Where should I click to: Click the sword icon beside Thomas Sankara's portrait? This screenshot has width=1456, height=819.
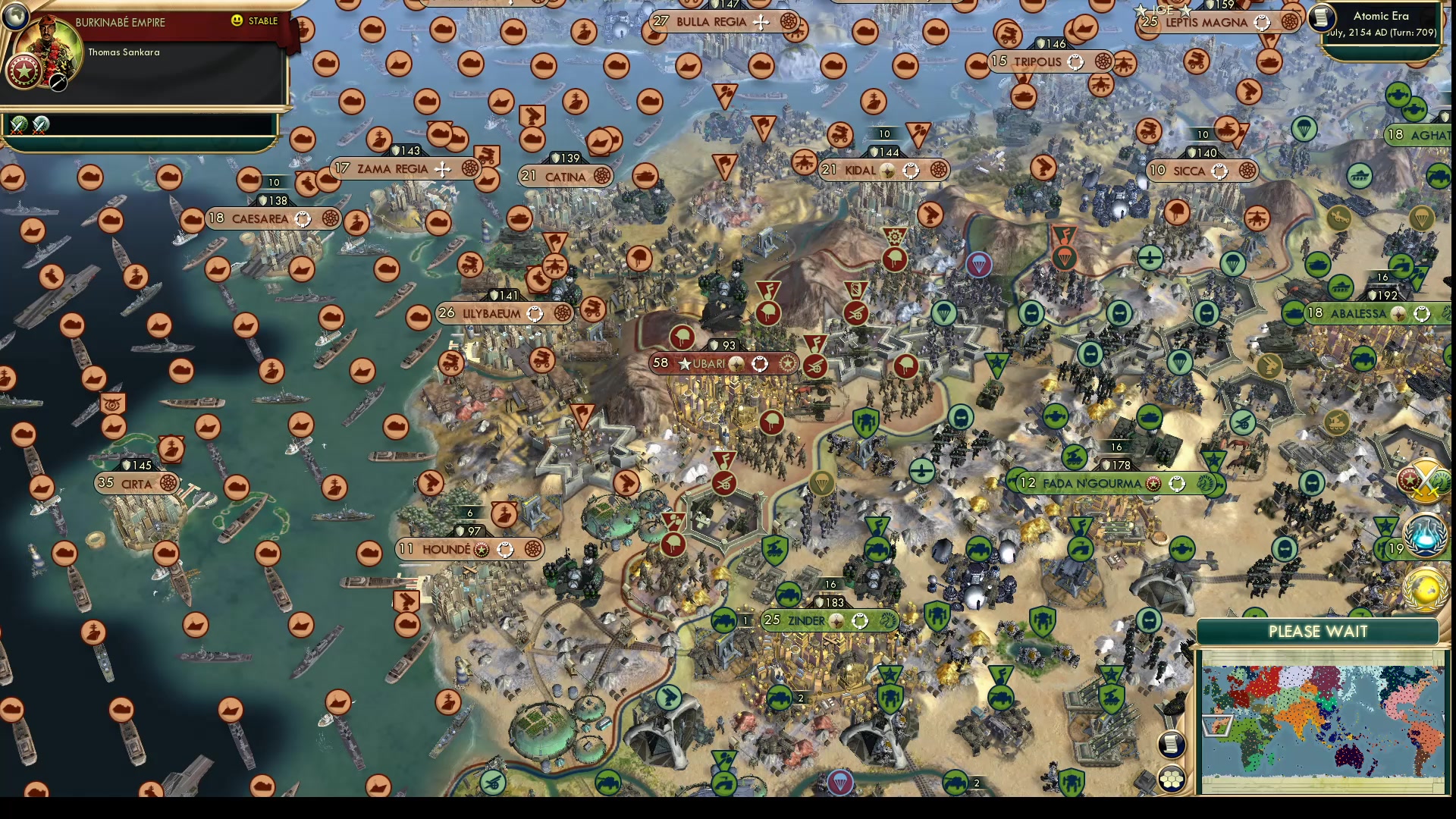tap(58, 83)
